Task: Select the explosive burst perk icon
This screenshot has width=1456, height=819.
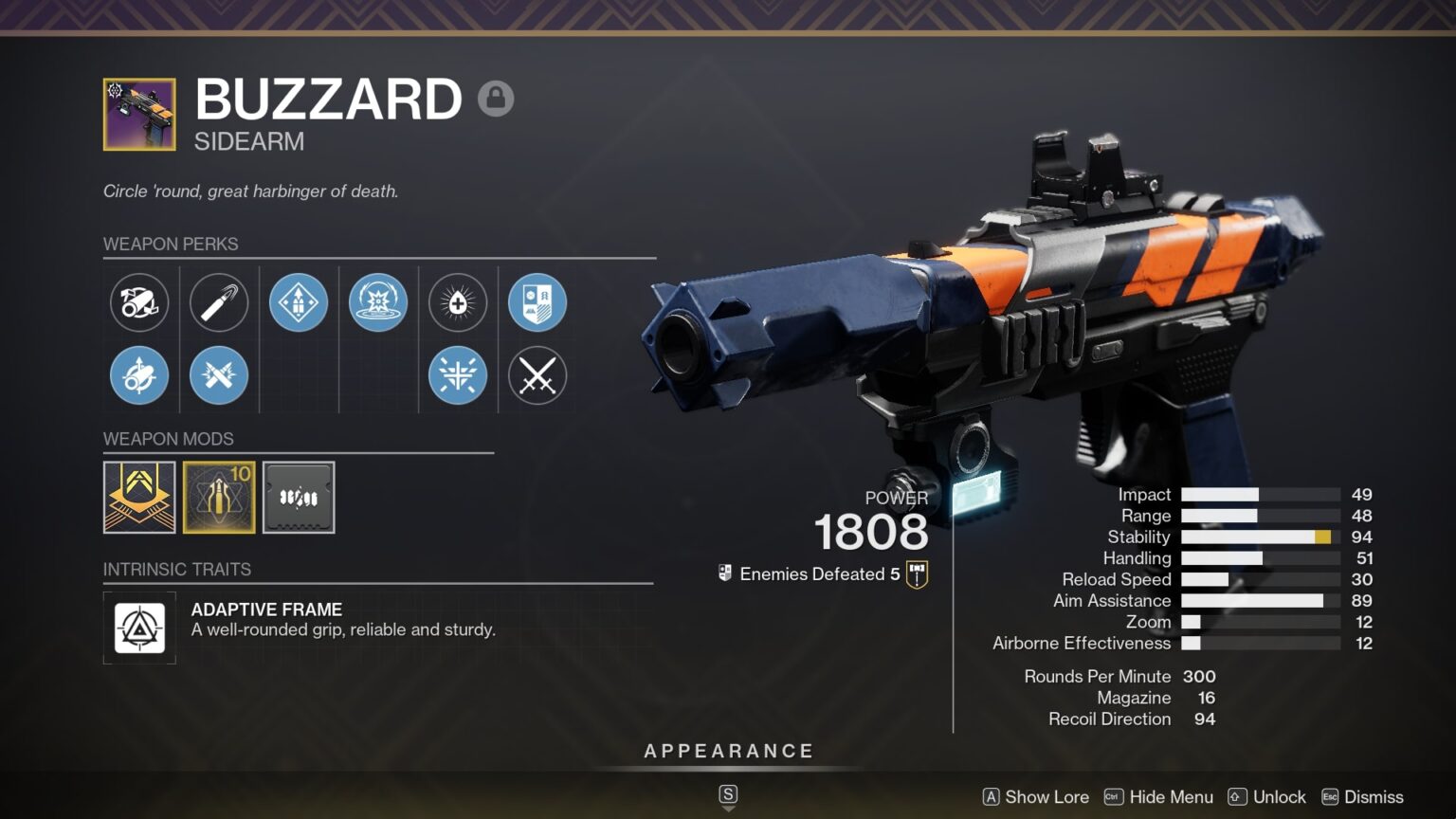Action: click(378, 302)
